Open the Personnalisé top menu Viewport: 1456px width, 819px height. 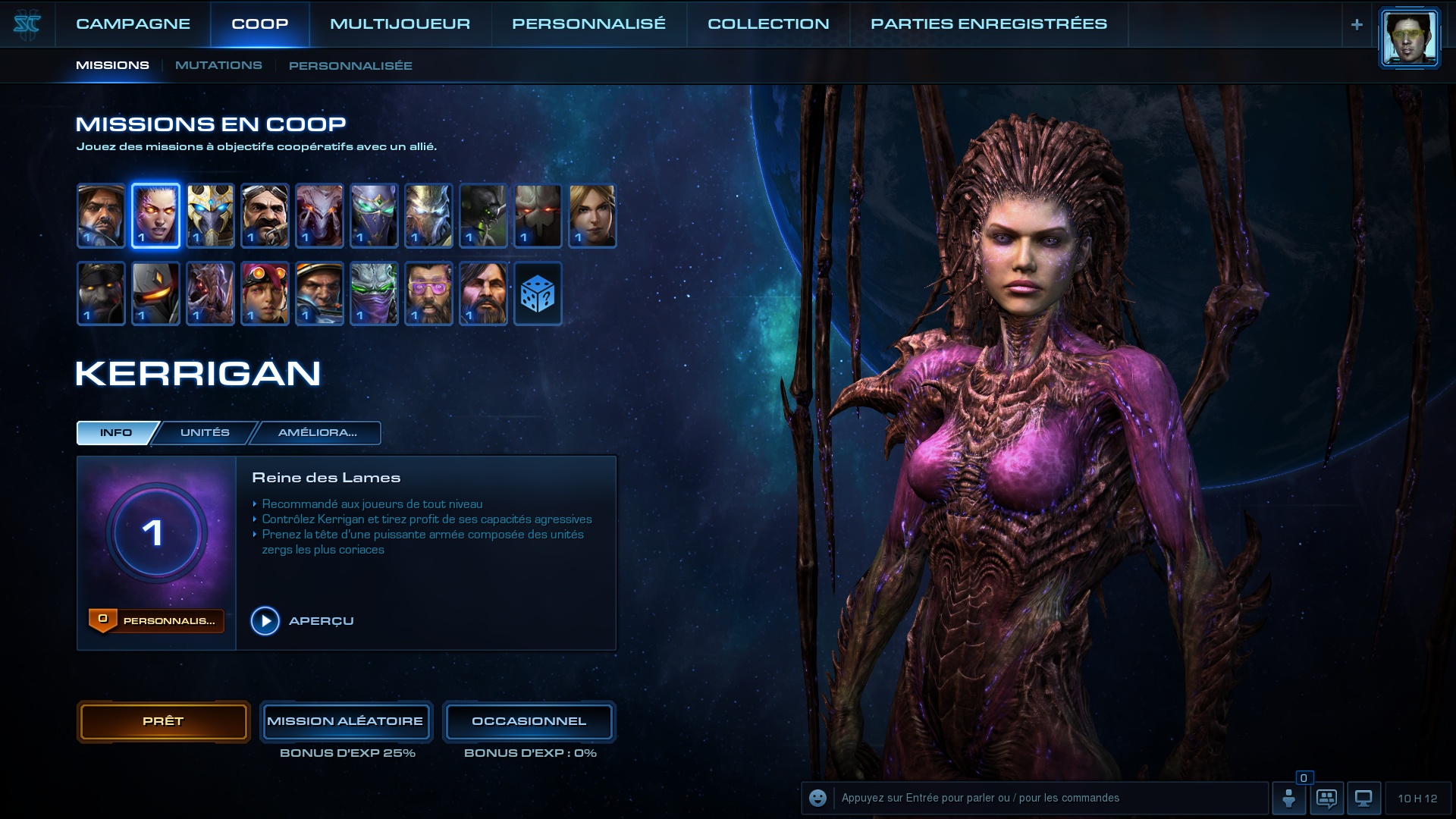pyautogui.click(x=588, y=24)
